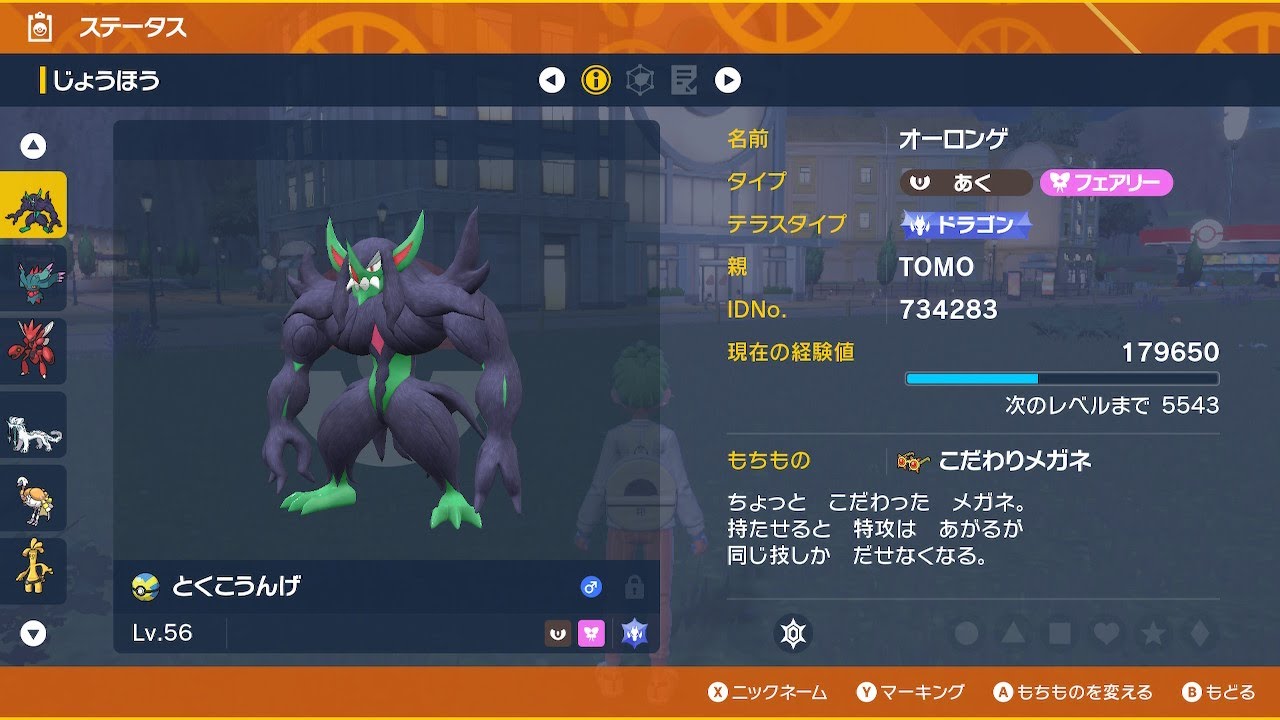
Task: Click the experience progress bar
Action: 1062,378
